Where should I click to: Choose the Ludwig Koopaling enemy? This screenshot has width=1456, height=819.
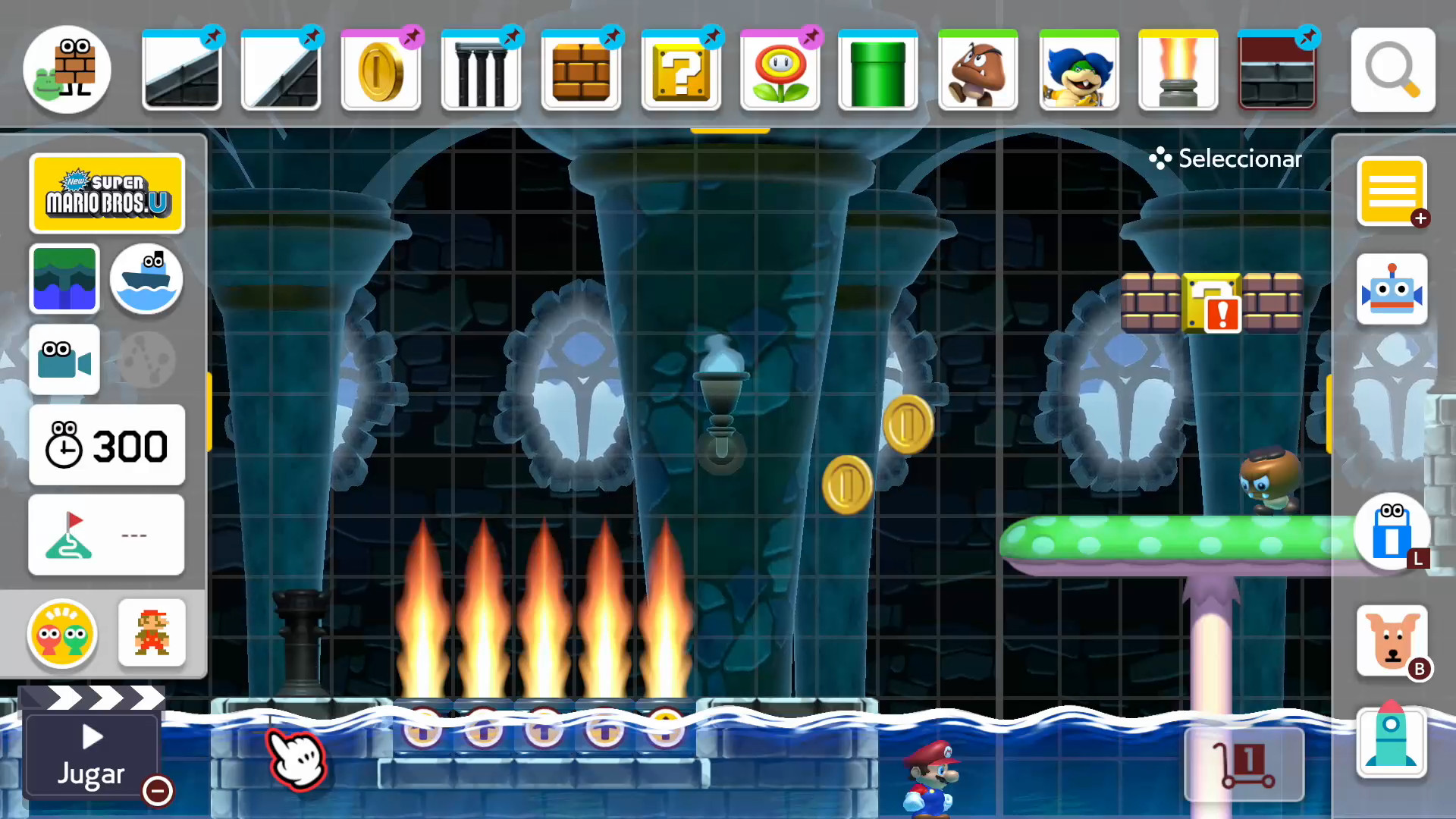[1078, 68]
